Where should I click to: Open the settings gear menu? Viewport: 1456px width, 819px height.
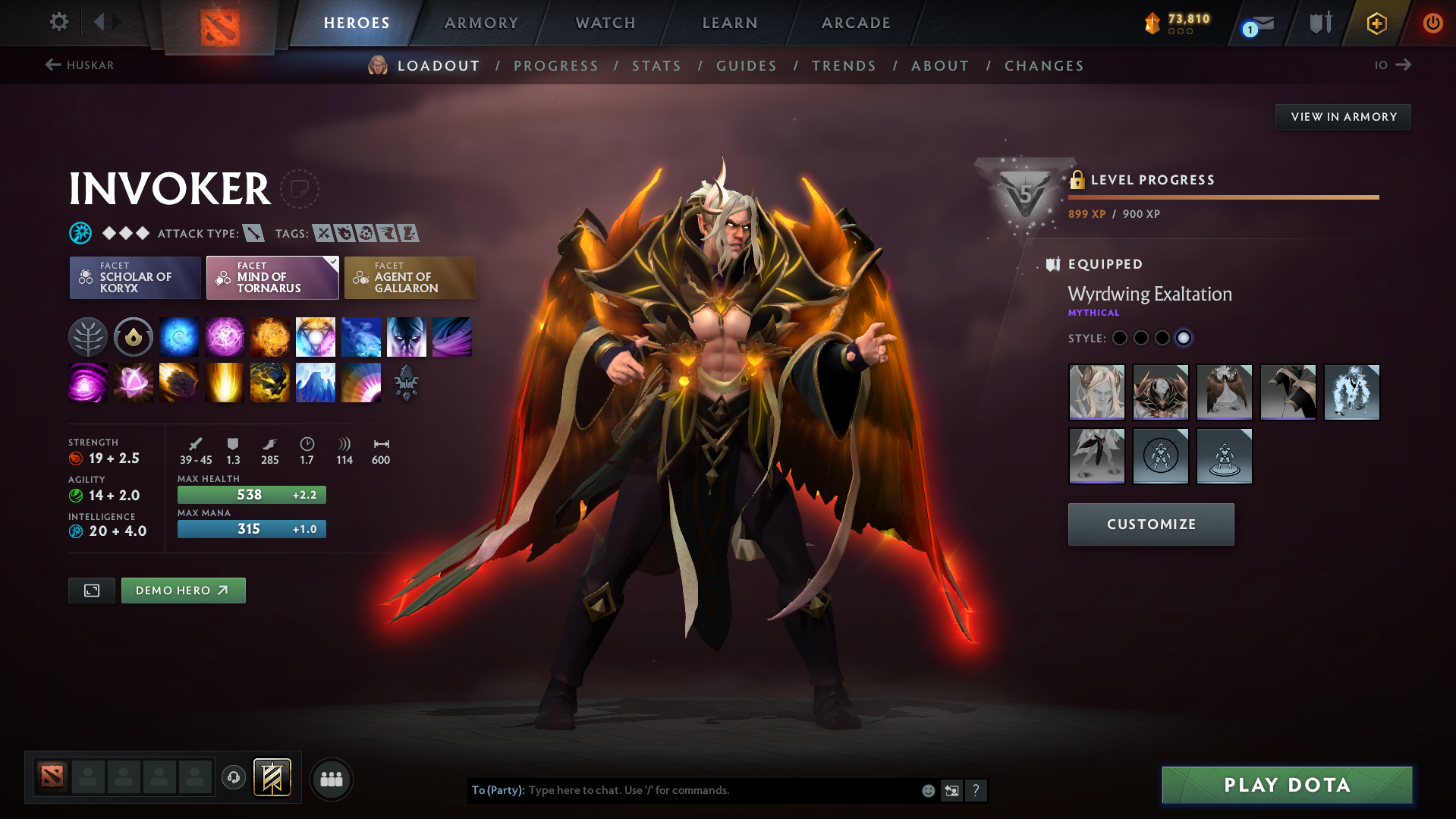coord(58,22)
